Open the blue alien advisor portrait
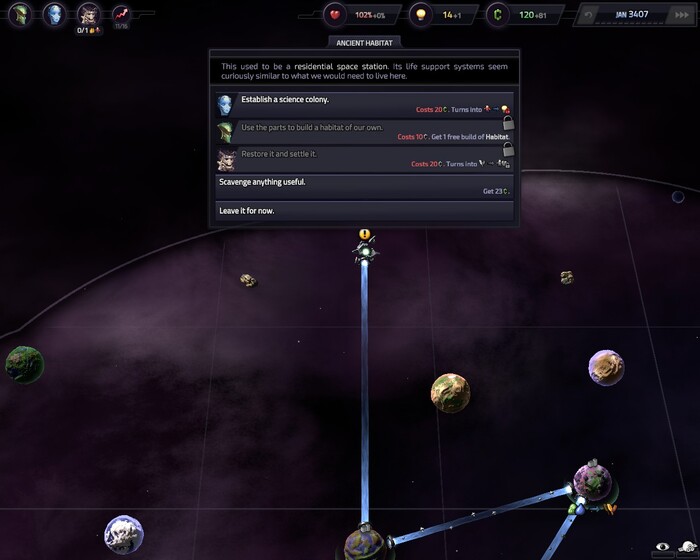The image size is (700, 560). tap(54, 14)
